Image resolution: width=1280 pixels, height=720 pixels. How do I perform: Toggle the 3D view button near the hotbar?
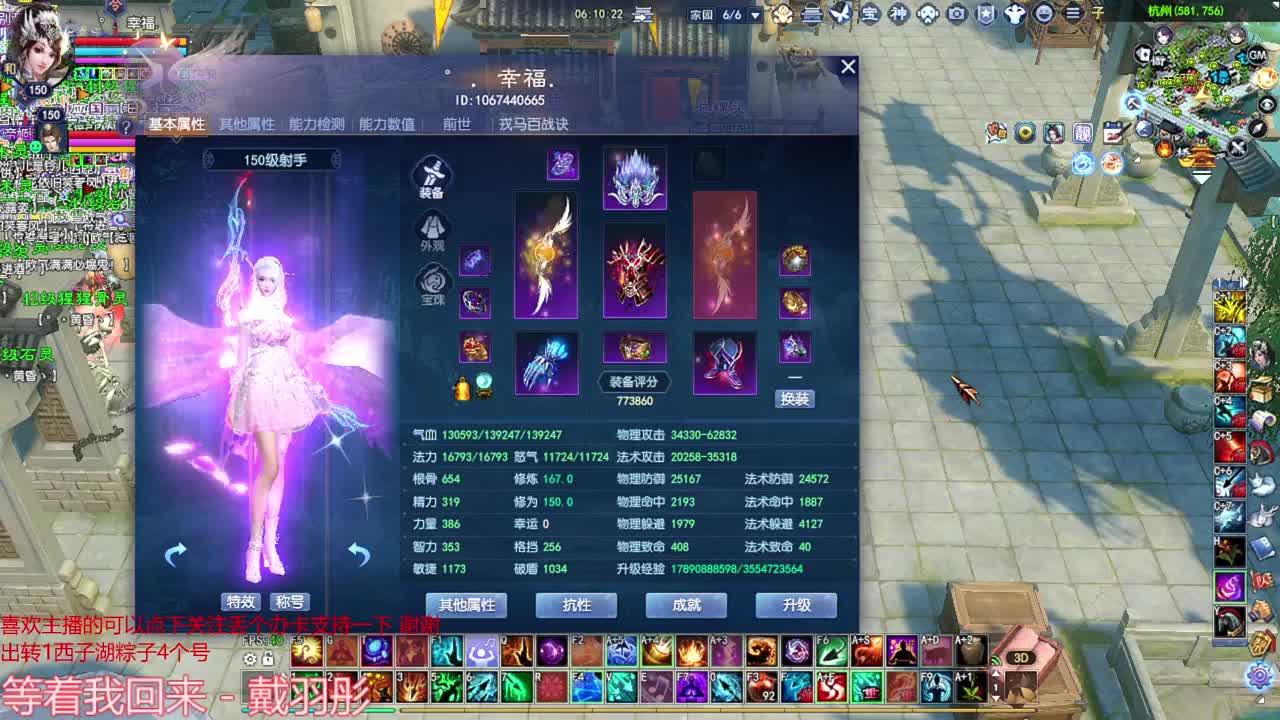pos(1021,656)
